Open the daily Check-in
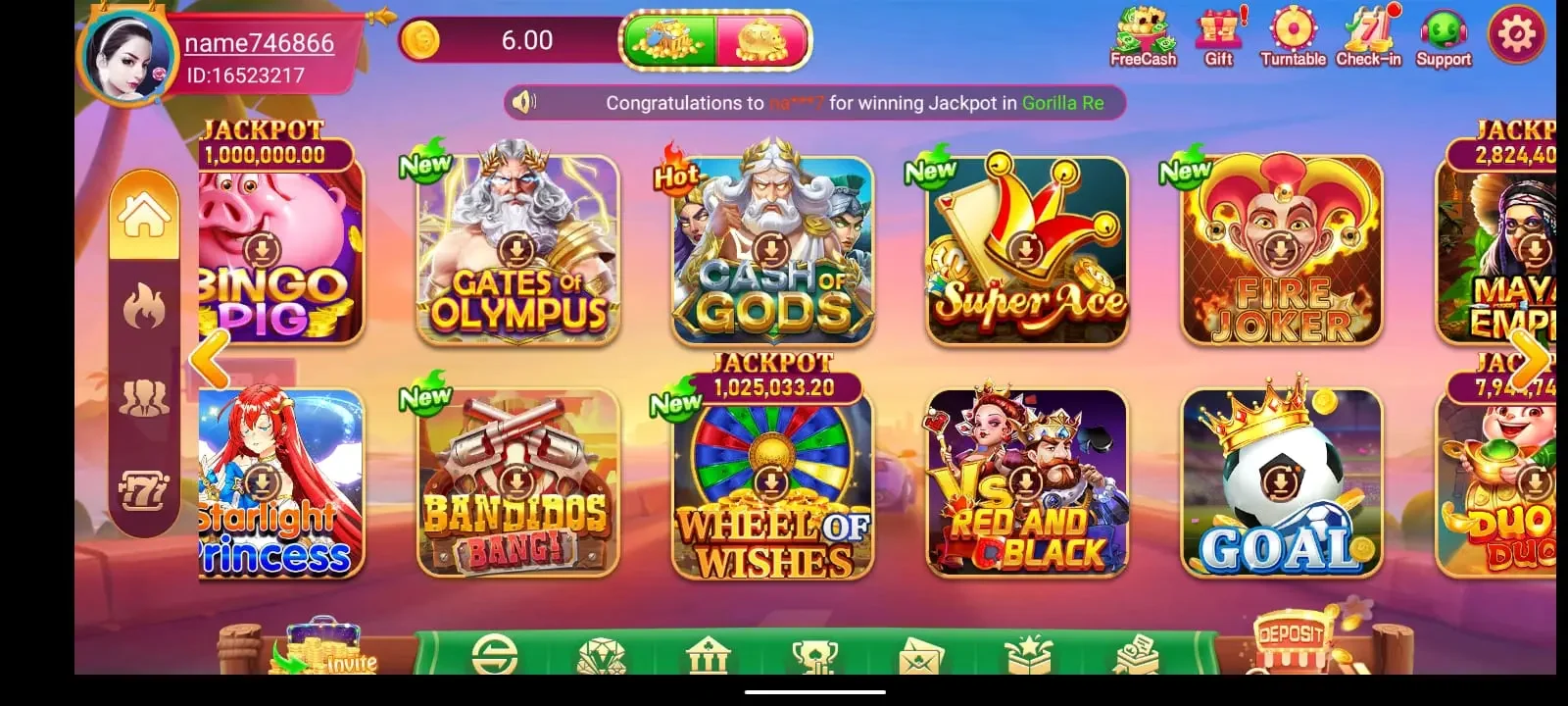1568x706 pixels. point(1368,37)
